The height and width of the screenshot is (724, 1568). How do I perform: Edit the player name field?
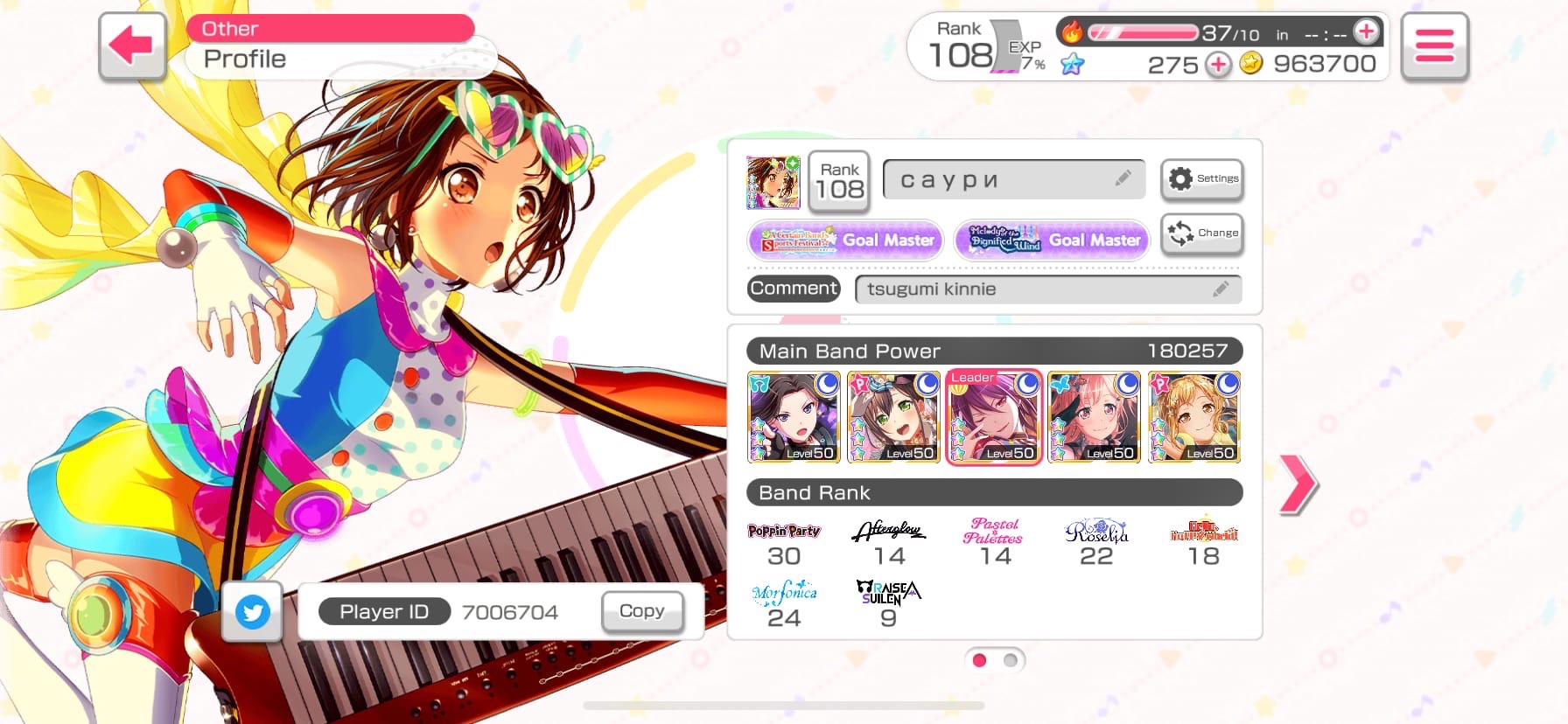(1014, 180)
